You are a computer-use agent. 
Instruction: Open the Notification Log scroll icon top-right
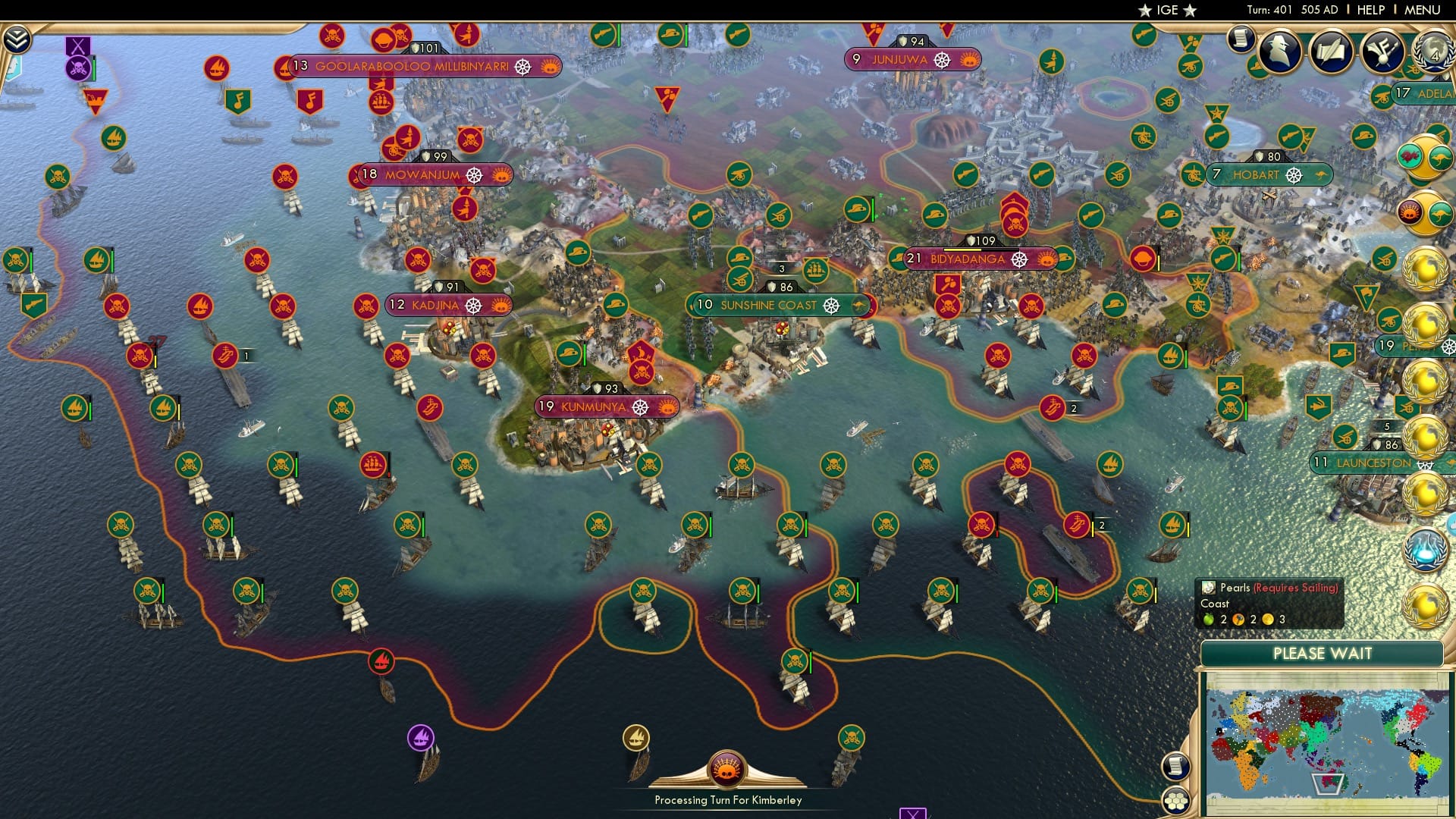(1241, 39)
